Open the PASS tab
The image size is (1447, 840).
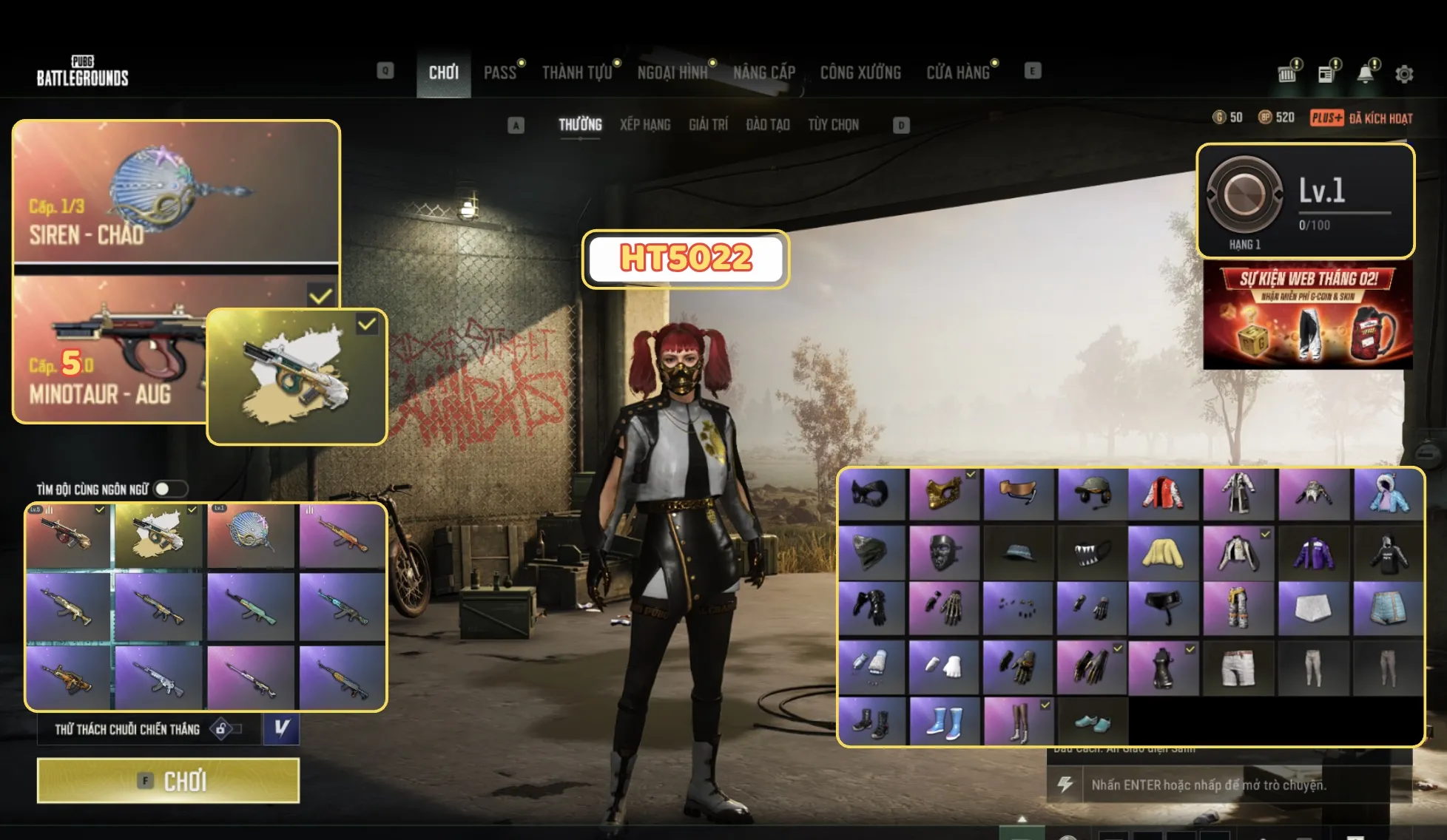(500, 72)
